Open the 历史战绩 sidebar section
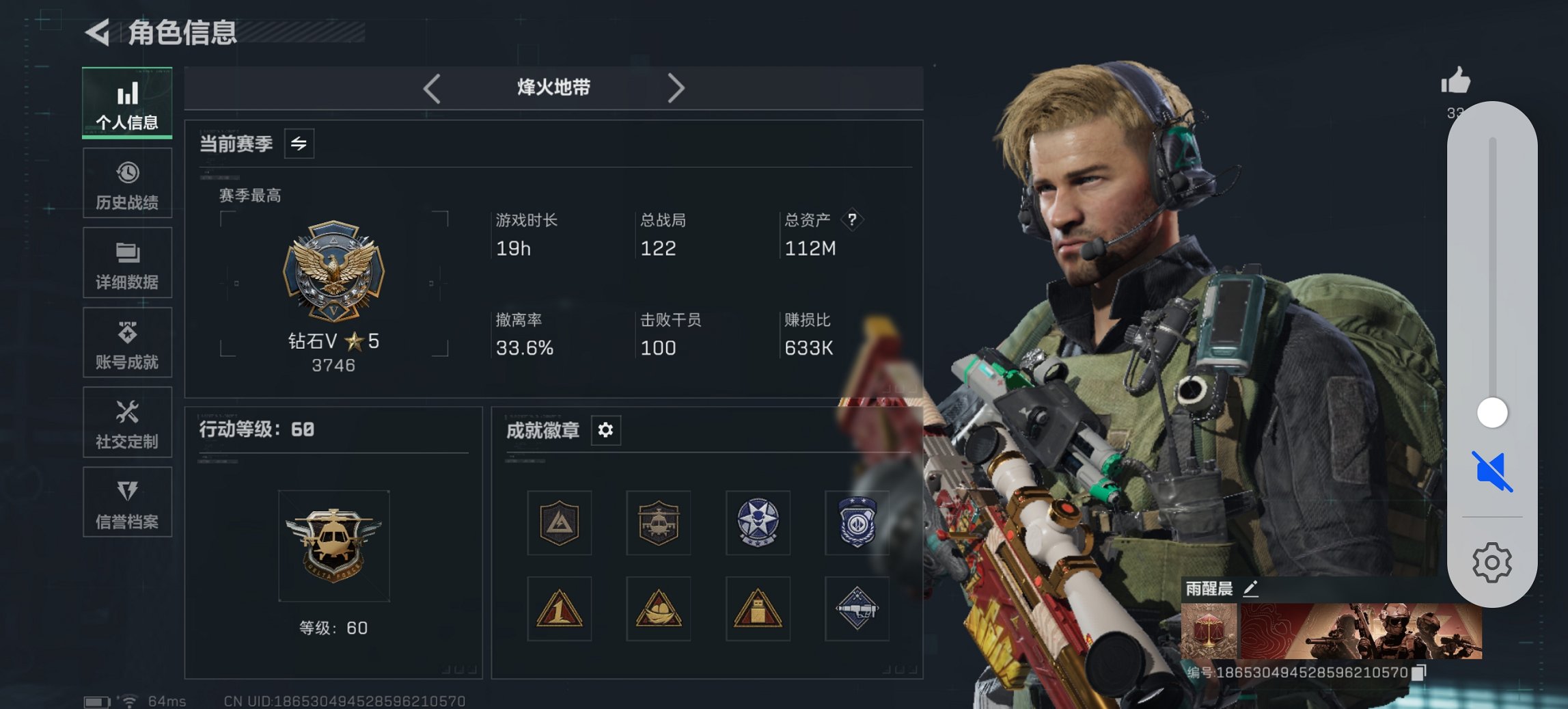The width and height of the screenshot is (1568, 709). 127,182
